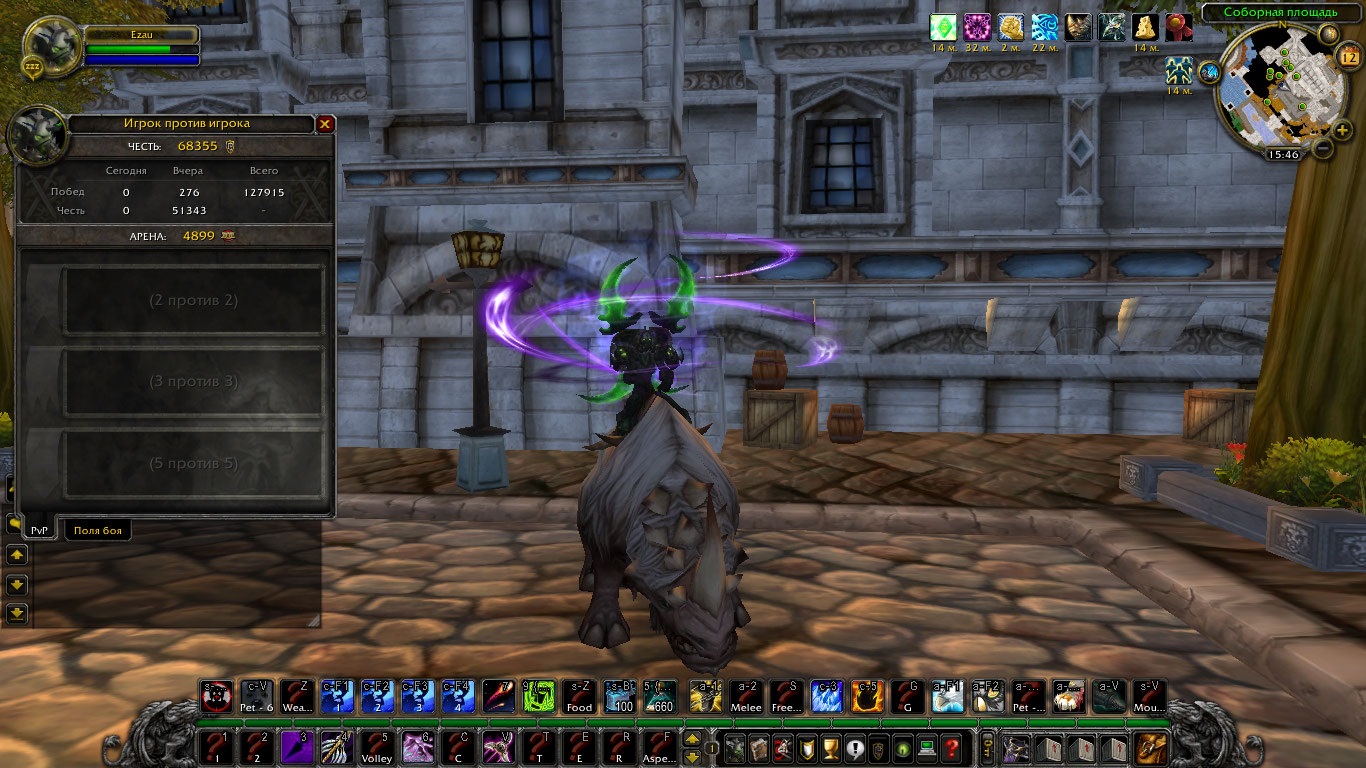Activate the Volley action slot
The height and width of the screenshot is (768, 1366).
(x=376, y=748)
